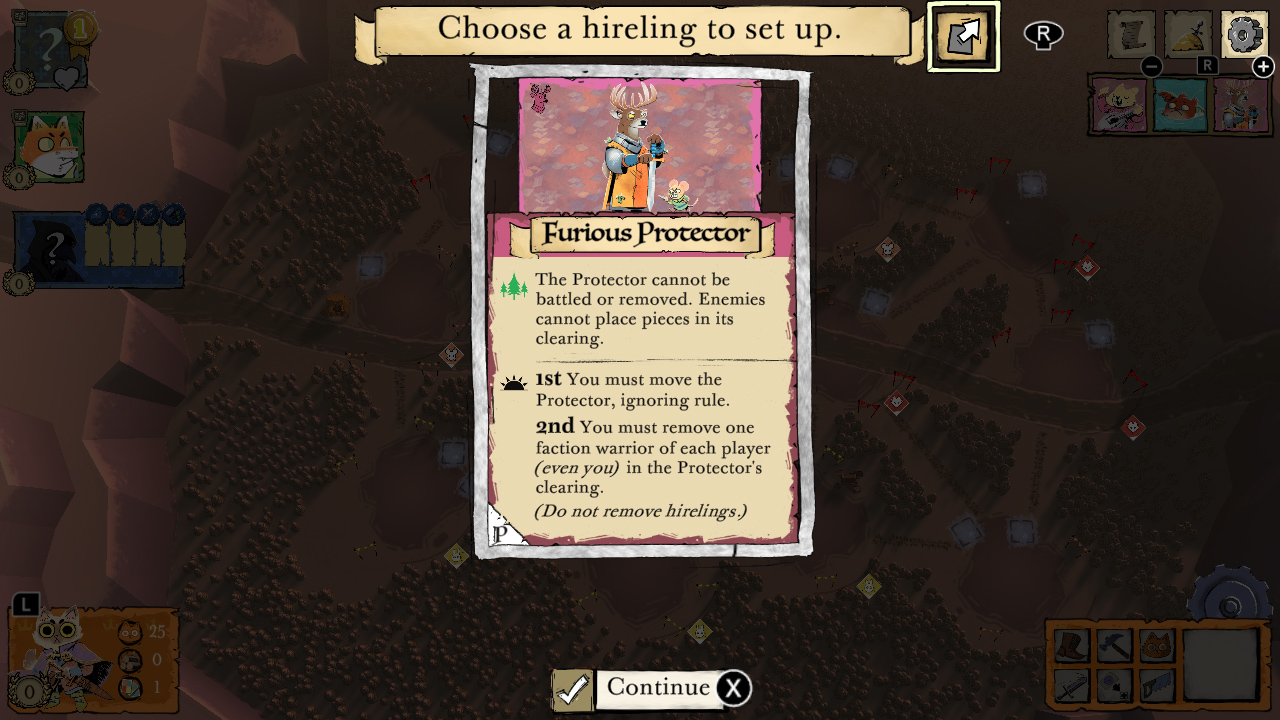Click the hammer crafted item icon

click(x=1115, y=644)
